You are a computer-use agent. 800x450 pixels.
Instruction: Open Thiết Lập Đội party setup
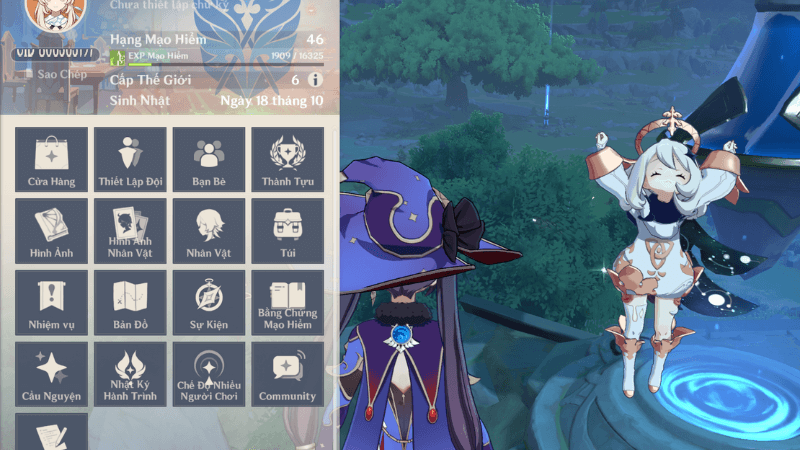[130, 160]
